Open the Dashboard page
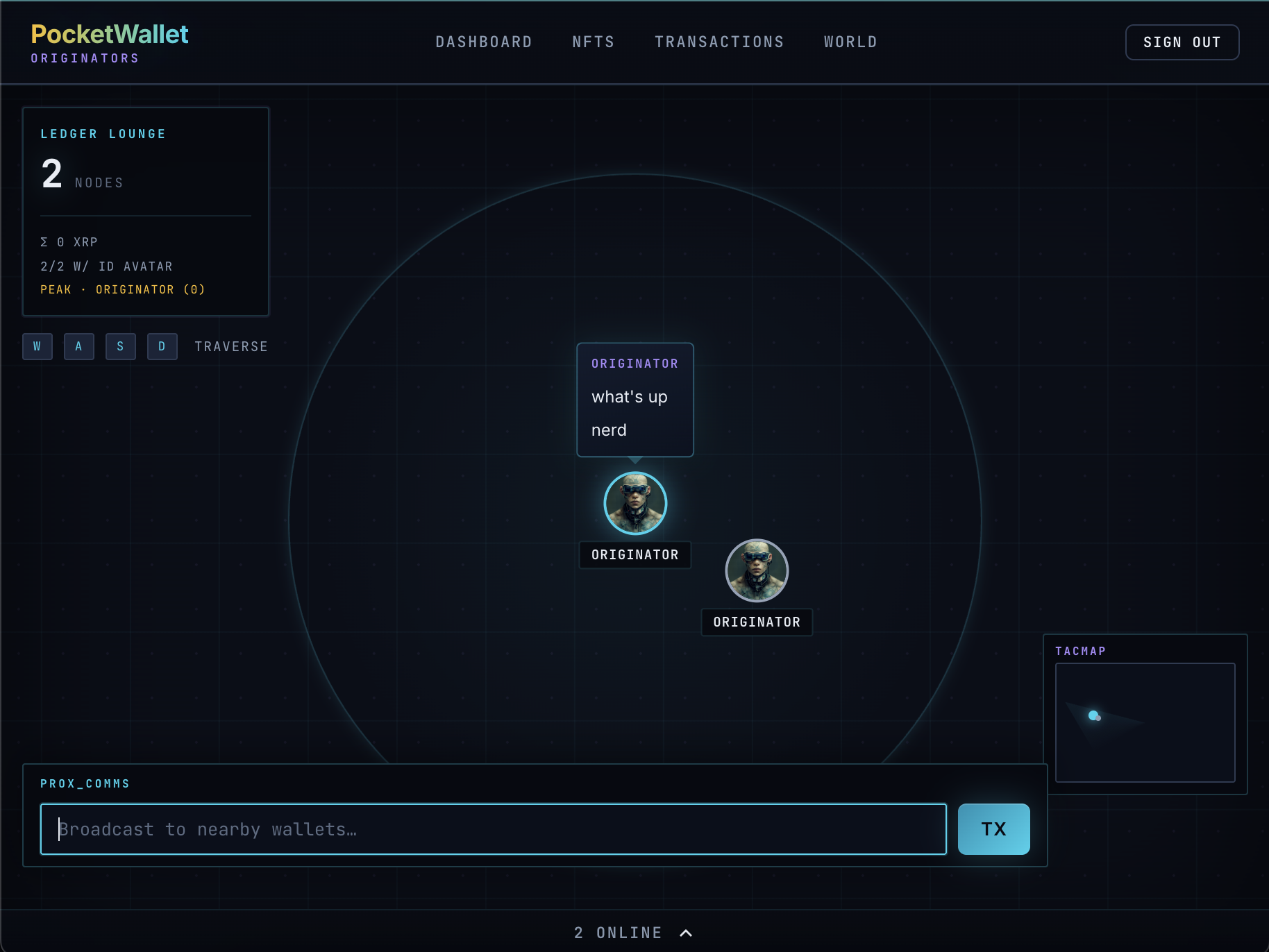The image size is (1269, 952). 484,42
